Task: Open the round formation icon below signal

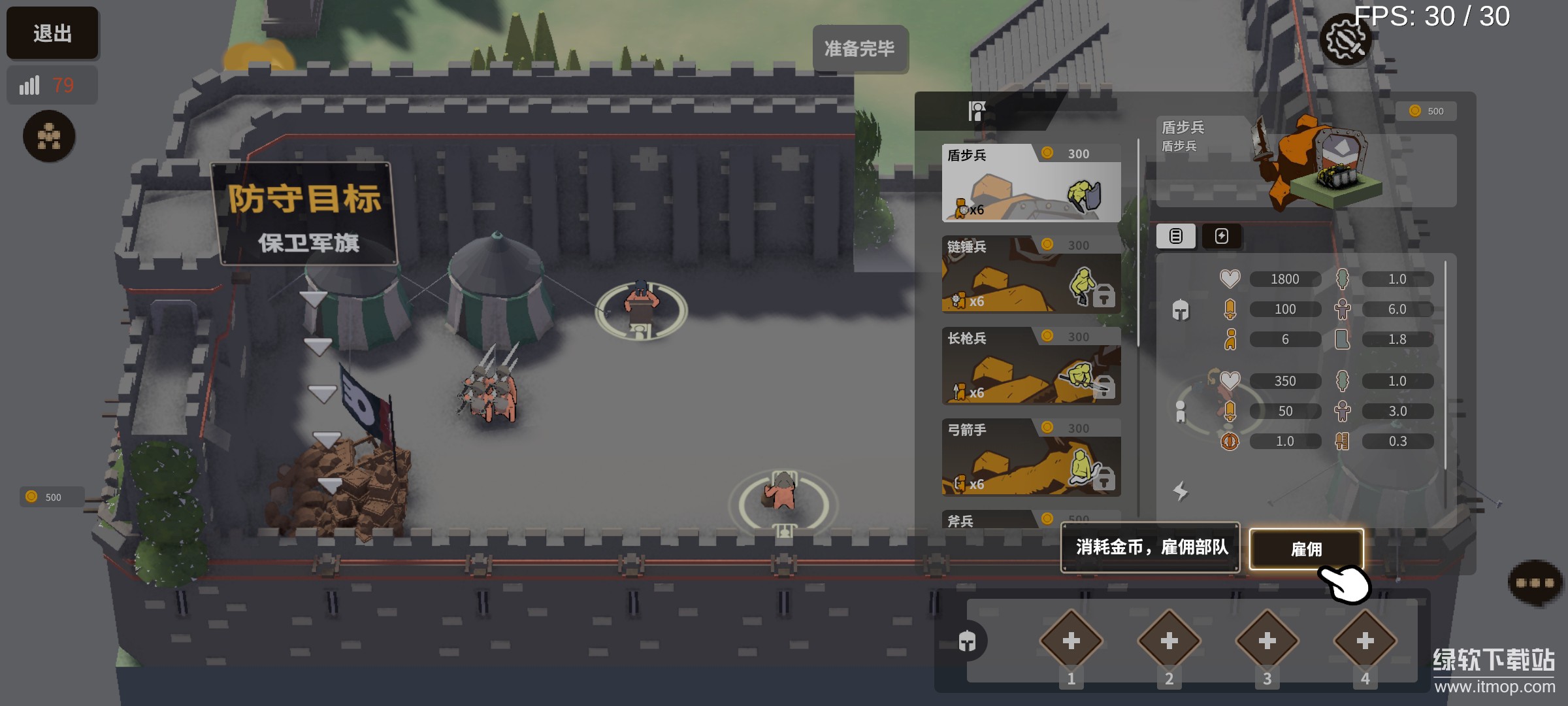Action: 49,136
